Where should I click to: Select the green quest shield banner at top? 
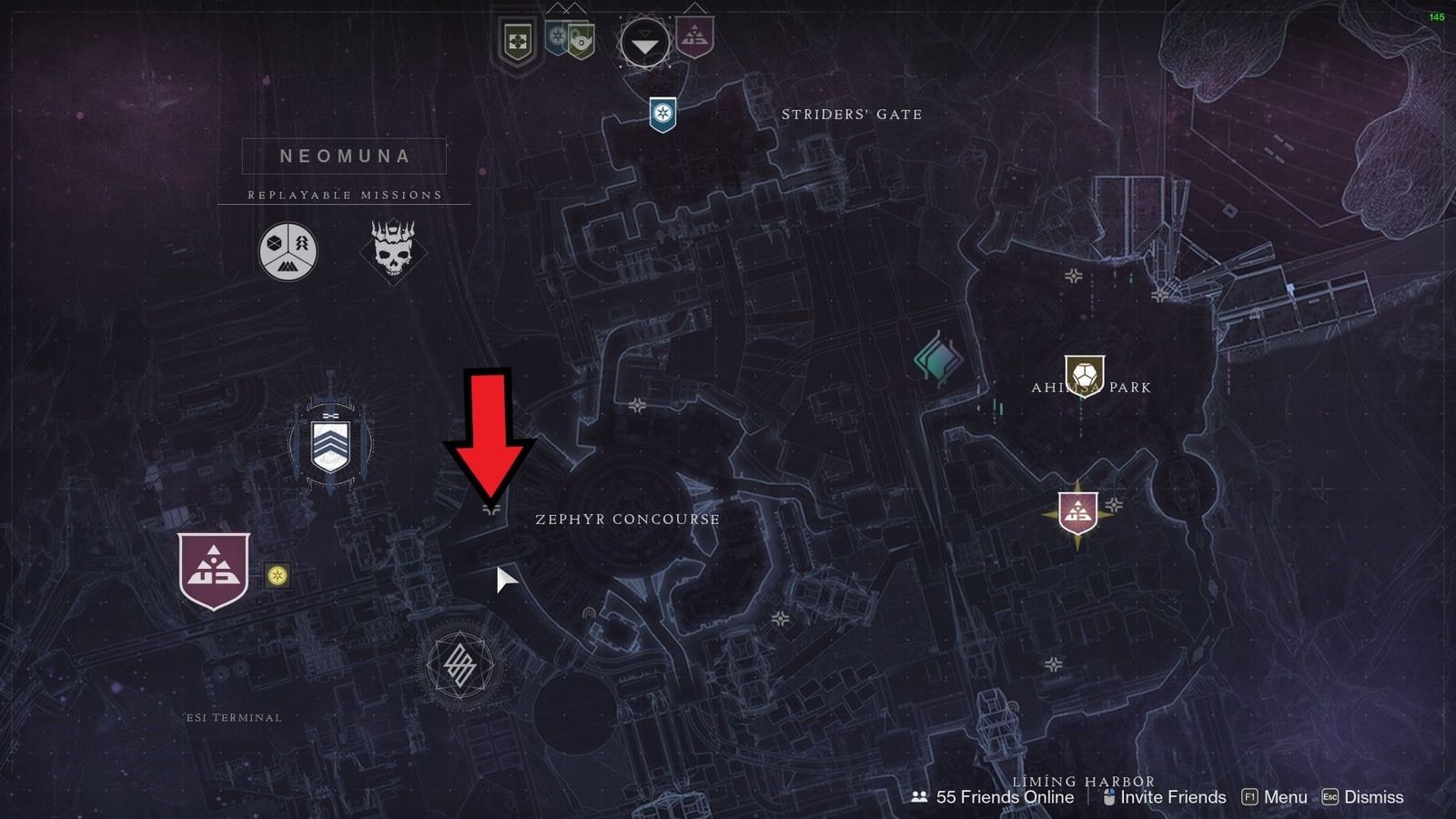(x=519, y=36)
